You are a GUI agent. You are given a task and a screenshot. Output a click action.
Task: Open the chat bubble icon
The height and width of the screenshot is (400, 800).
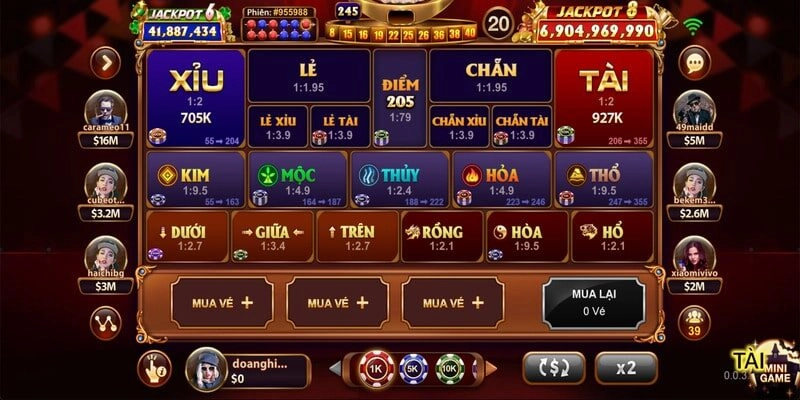point(693,62)
